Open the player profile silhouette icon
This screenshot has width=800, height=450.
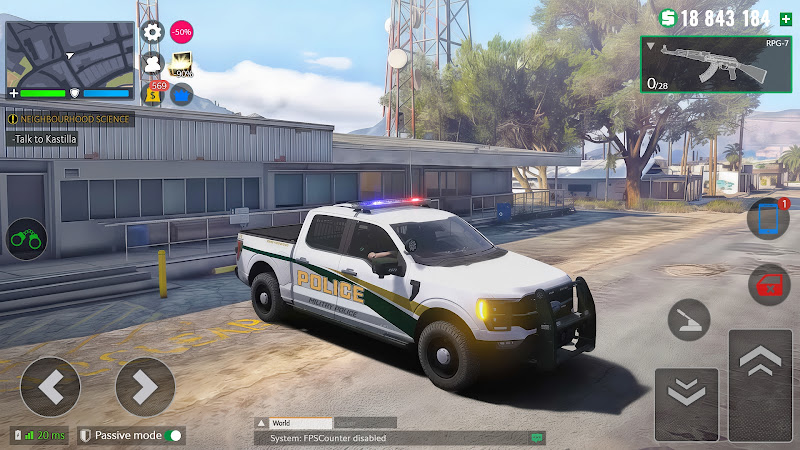[152, 64]
